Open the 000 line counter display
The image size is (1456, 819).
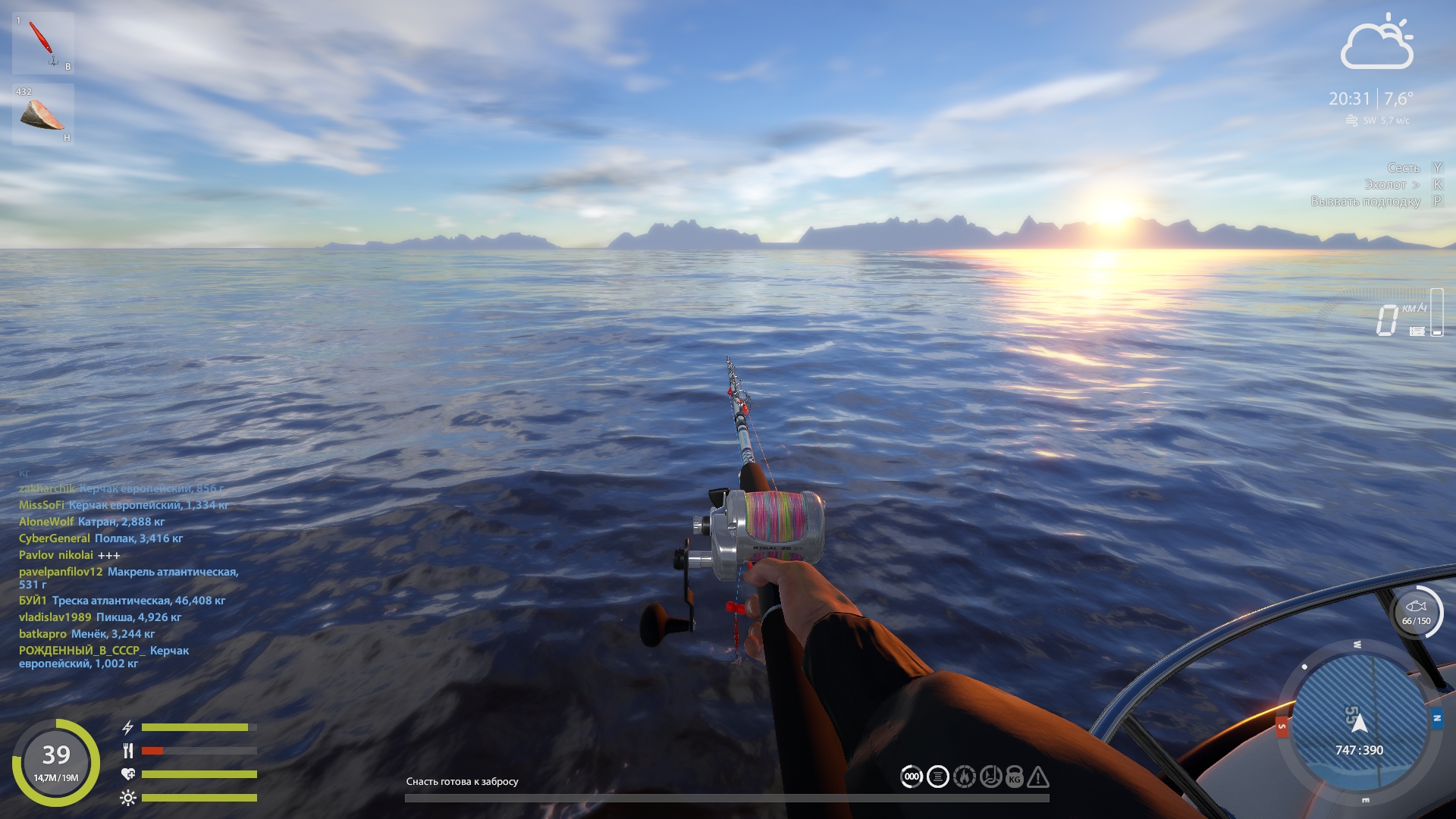click(x=912, y=777)
